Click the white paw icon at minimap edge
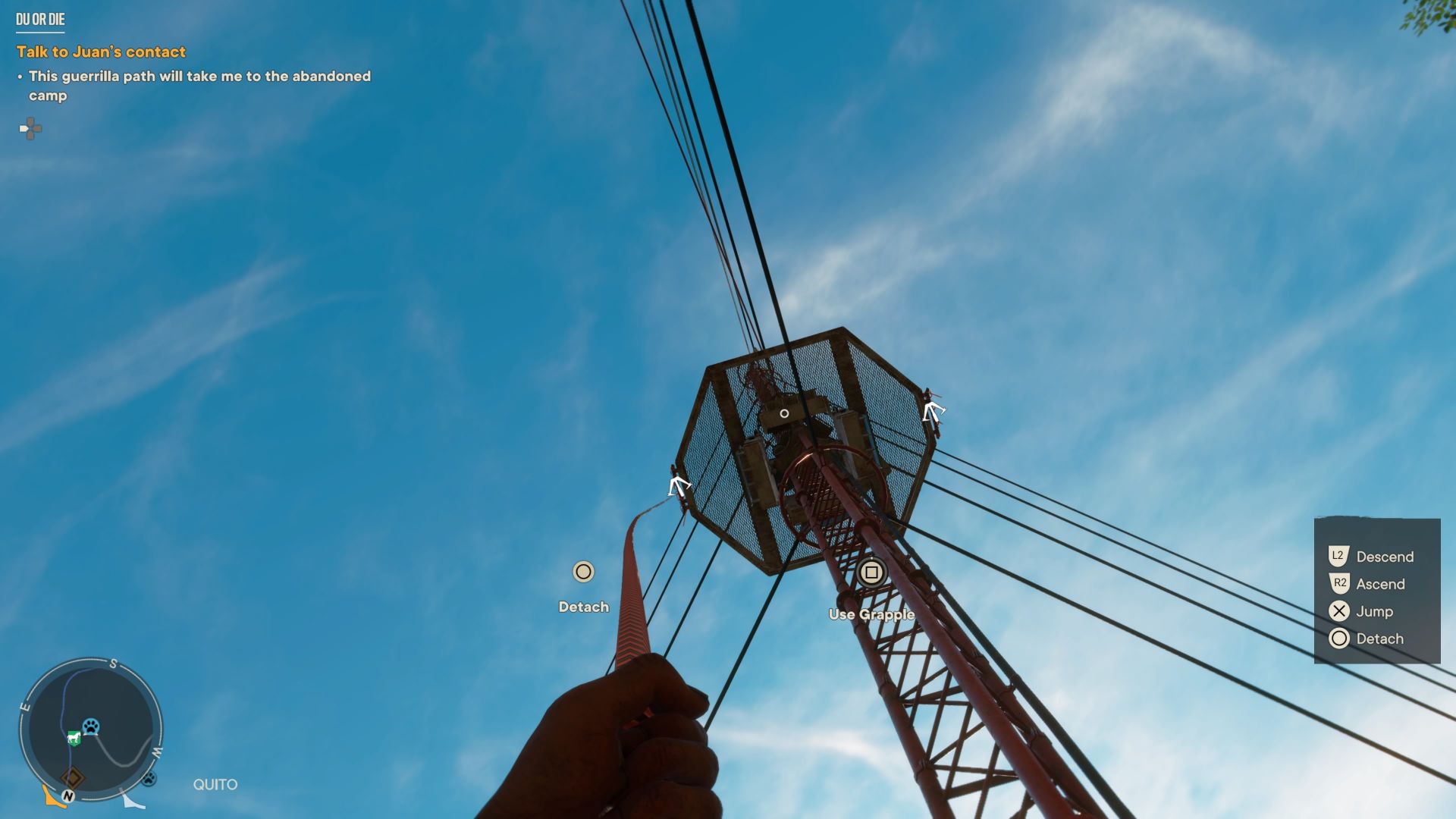 point(150,777)
